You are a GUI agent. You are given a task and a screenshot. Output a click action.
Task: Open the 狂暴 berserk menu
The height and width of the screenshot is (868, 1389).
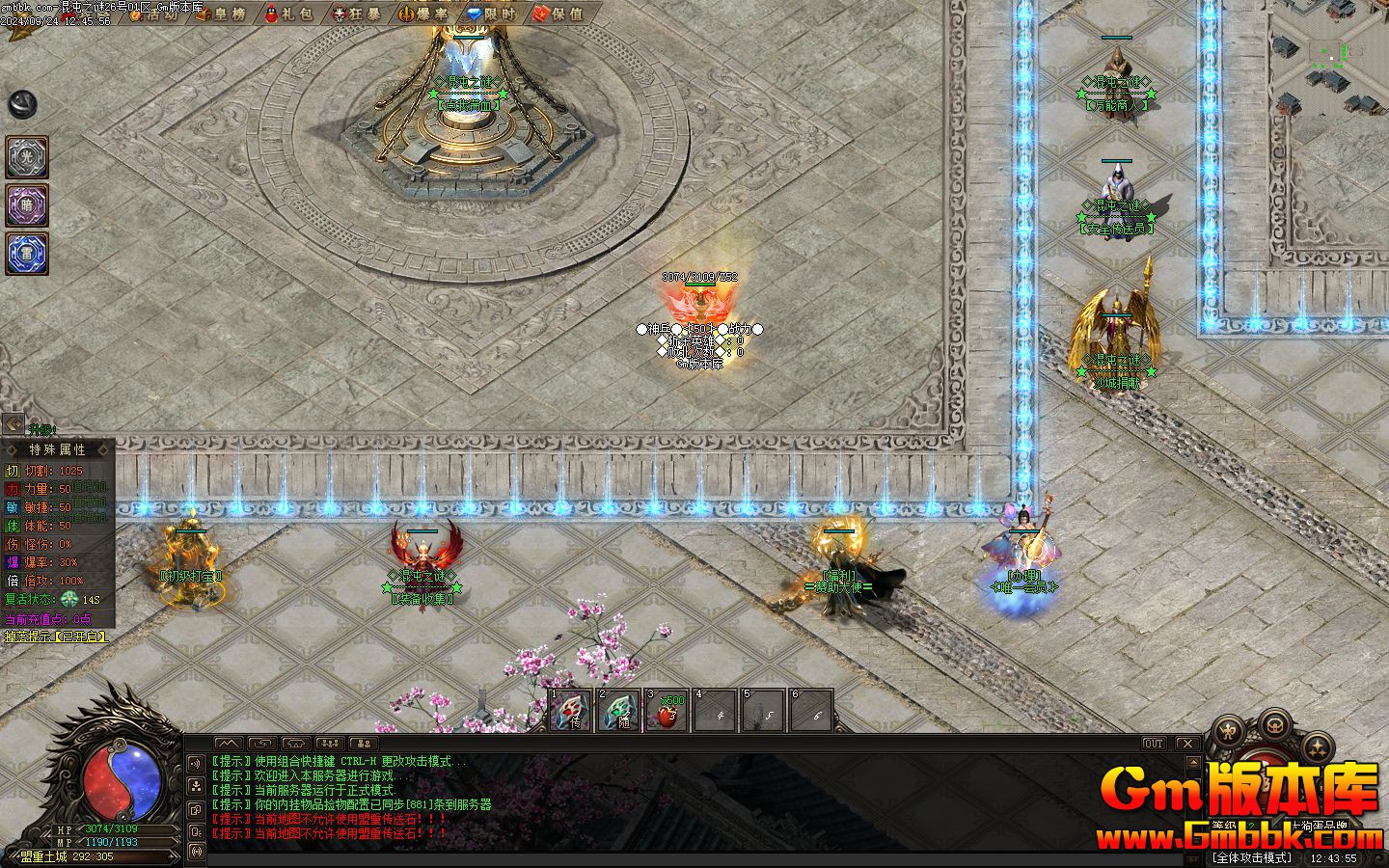click(x=356, y=14)
